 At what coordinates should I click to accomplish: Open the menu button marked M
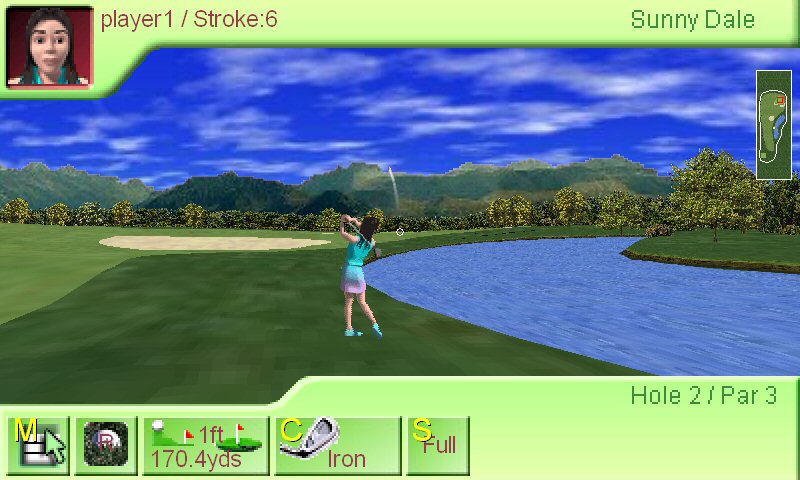(38, 445)
